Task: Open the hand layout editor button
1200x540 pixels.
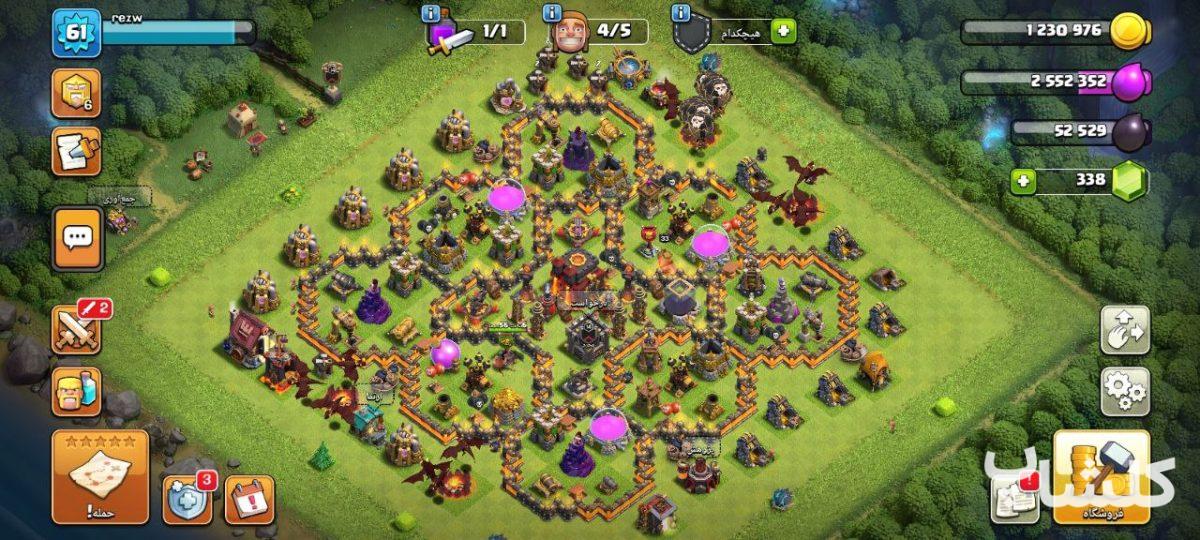Action: [x=1125, y=329]
